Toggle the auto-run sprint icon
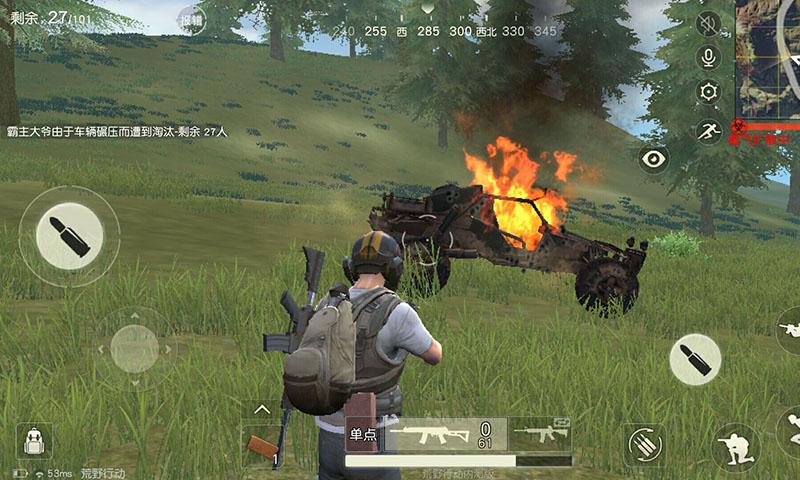This screenshot has height=480, width=800. point(708,130)
